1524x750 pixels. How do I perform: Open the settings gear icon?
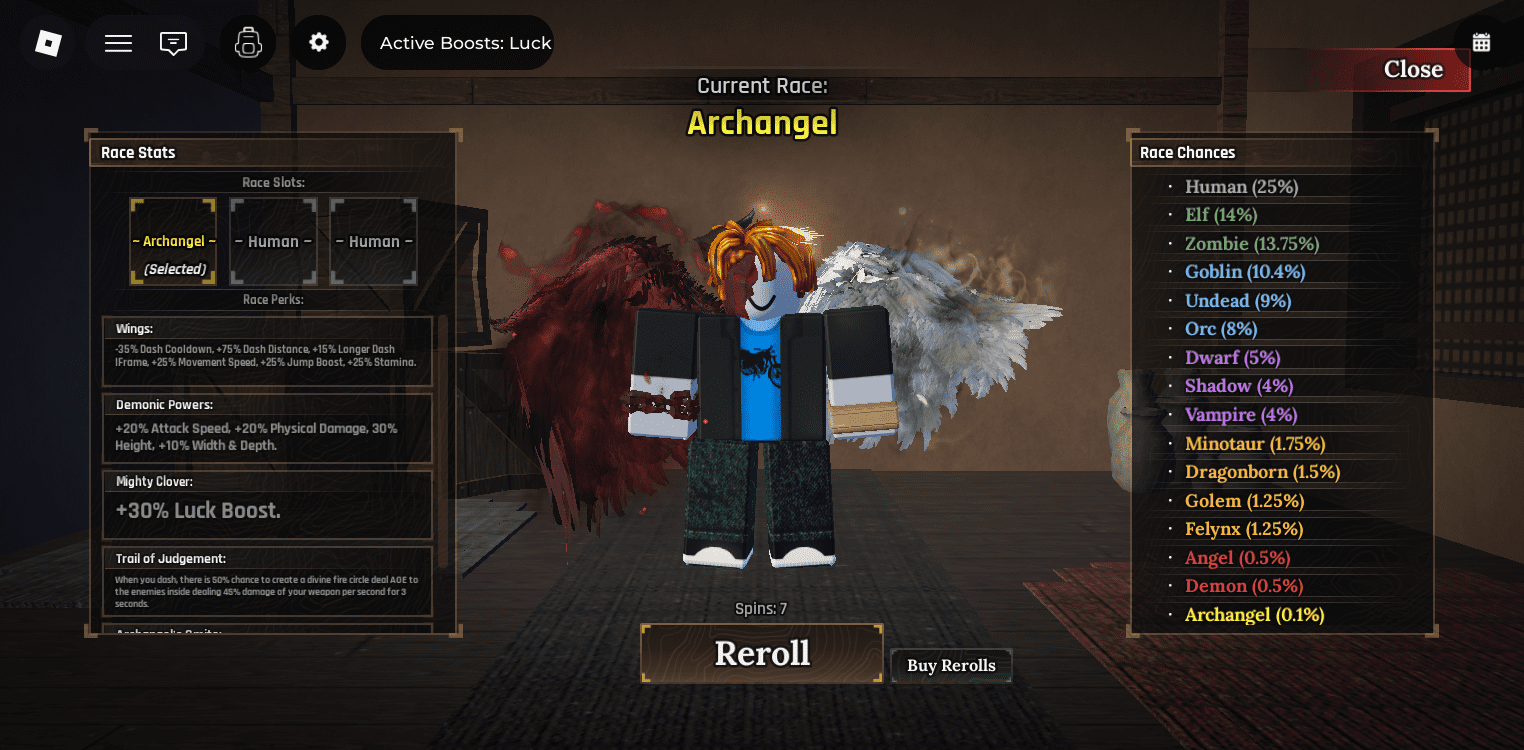(319, 42)
